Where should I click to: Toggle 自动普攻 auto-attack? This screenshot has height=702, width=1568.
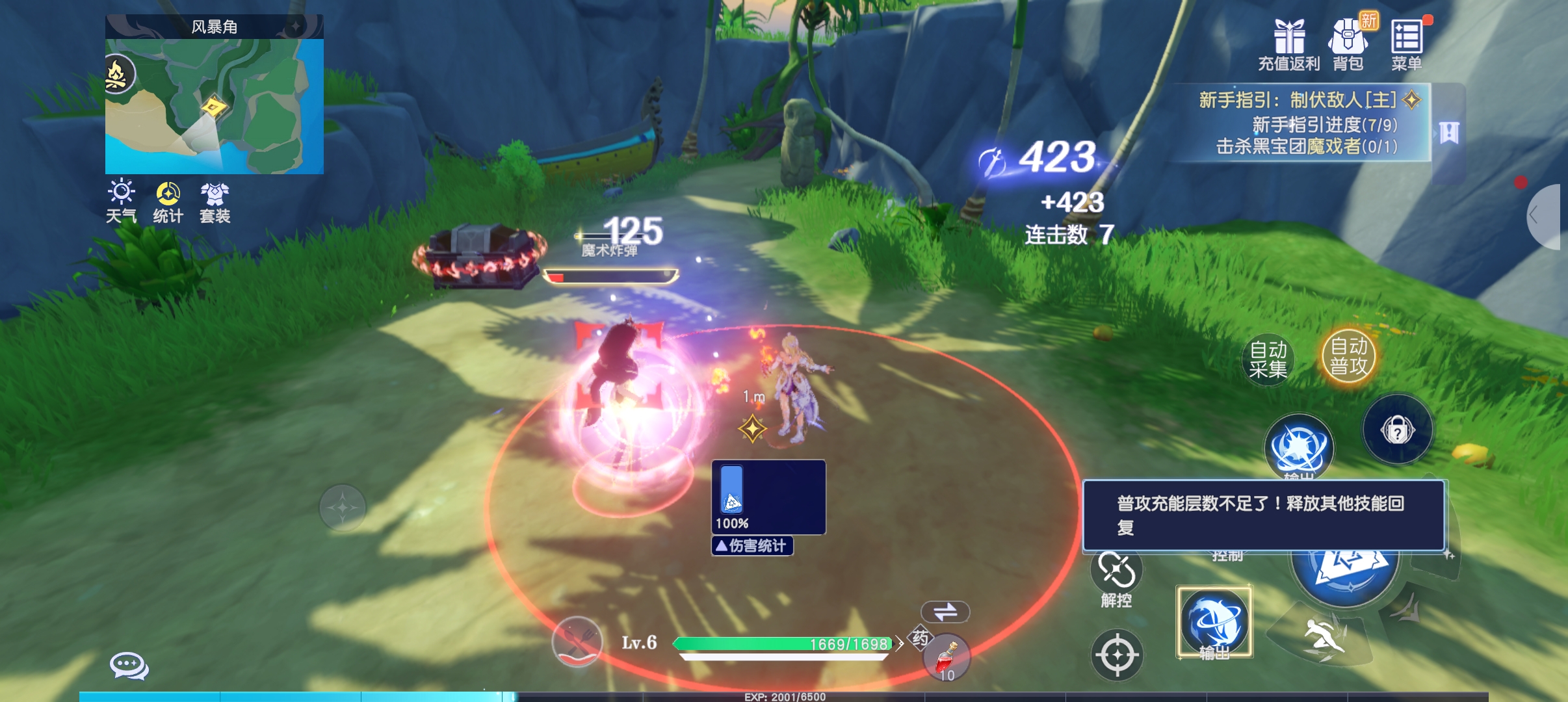pos(1349,356)
